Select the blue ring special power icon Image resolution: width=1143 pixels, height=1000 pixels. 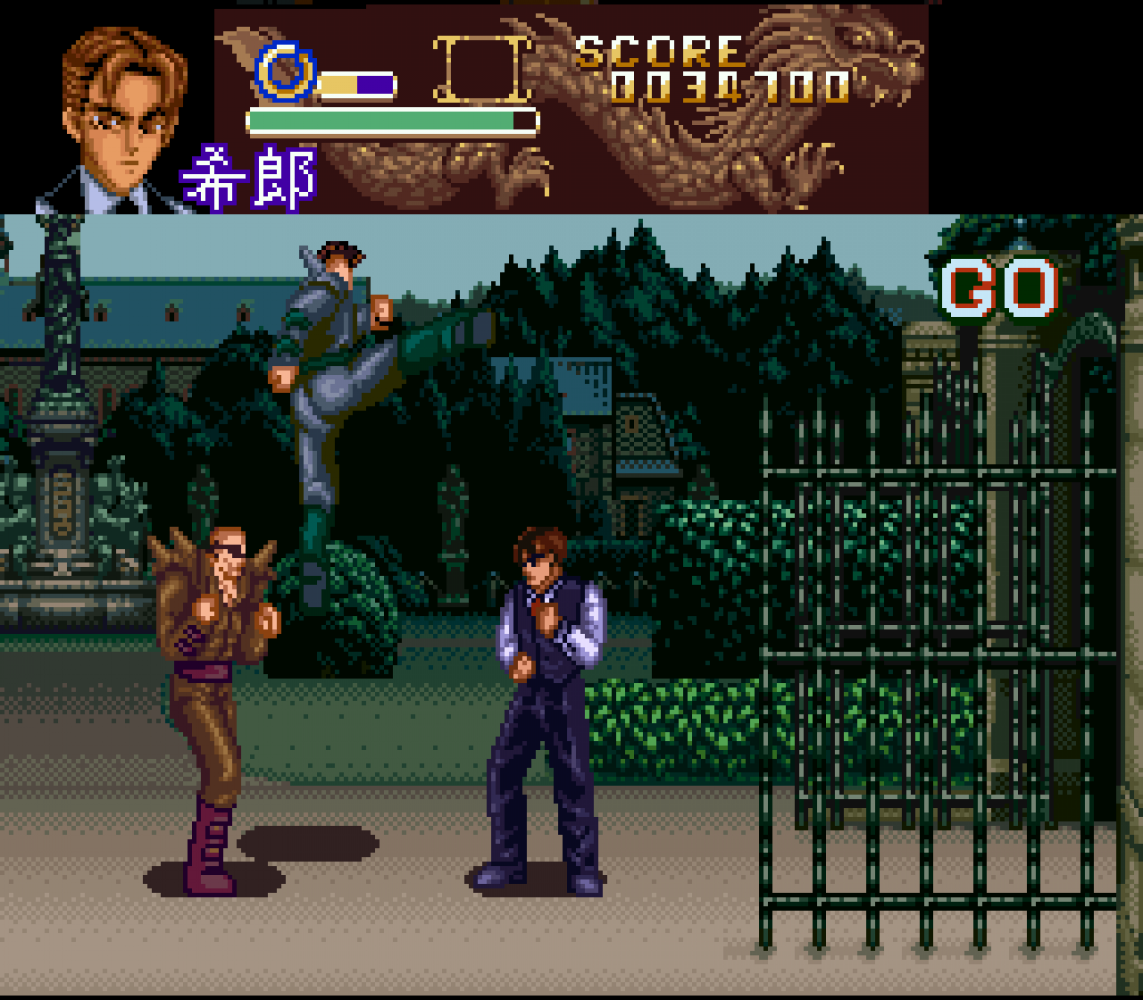tap(285, 72)
